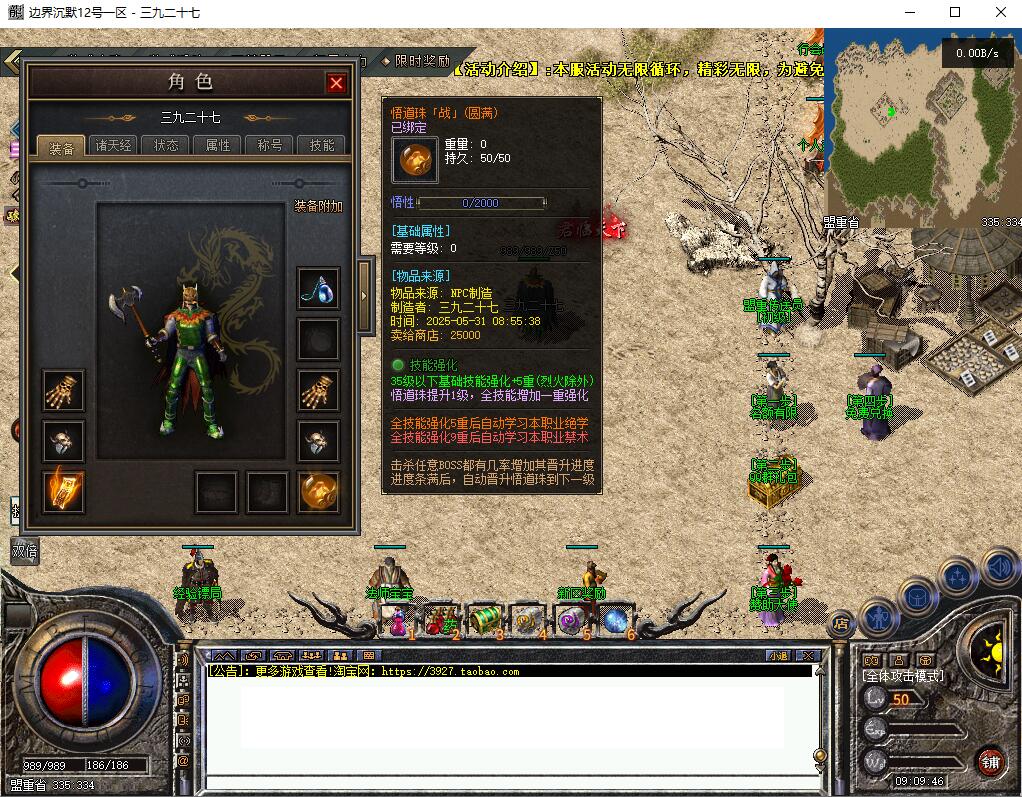Select the flaming talisman equipment slot
The image size is (1022, 797).
pos(63,491)
